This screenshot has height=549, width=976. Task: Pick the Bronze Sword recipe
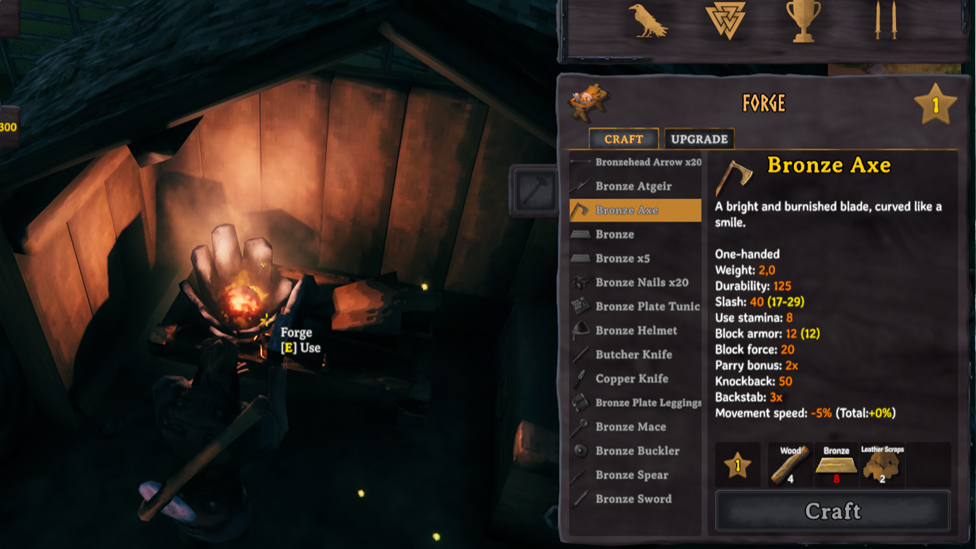tap(633, 498)
